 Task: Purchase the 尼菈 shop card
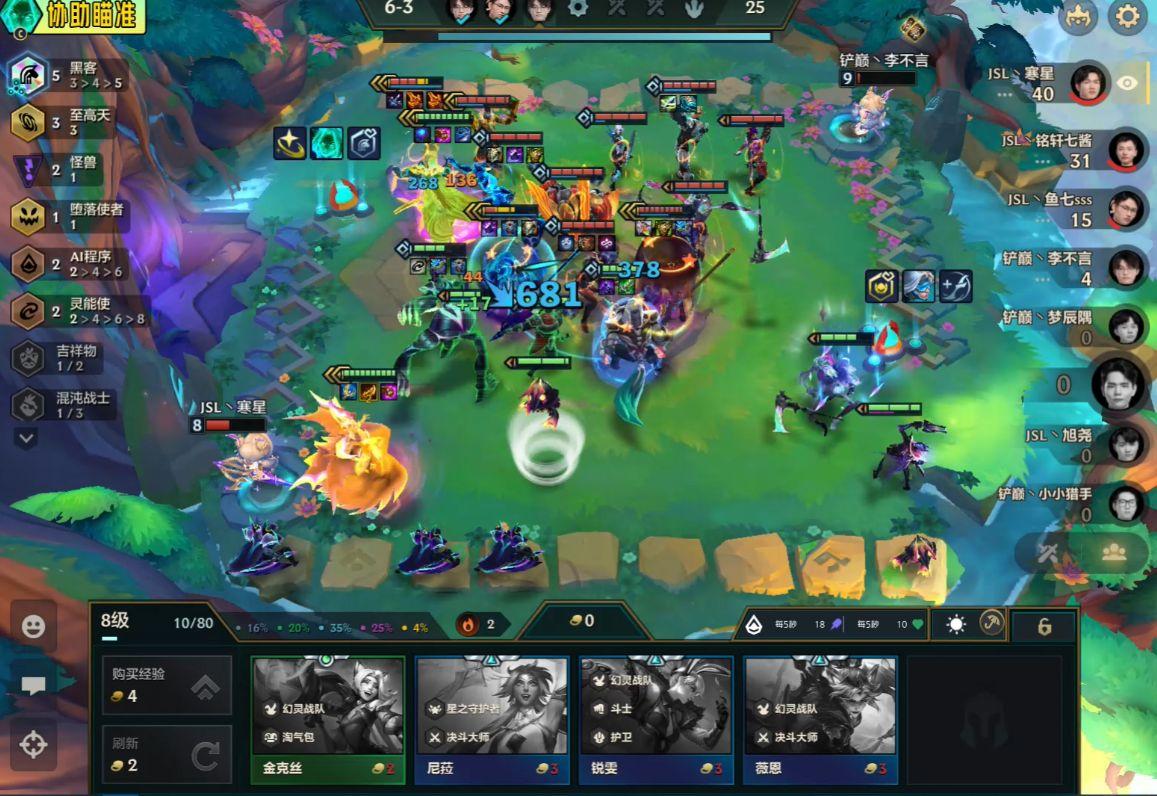[491, 718]
